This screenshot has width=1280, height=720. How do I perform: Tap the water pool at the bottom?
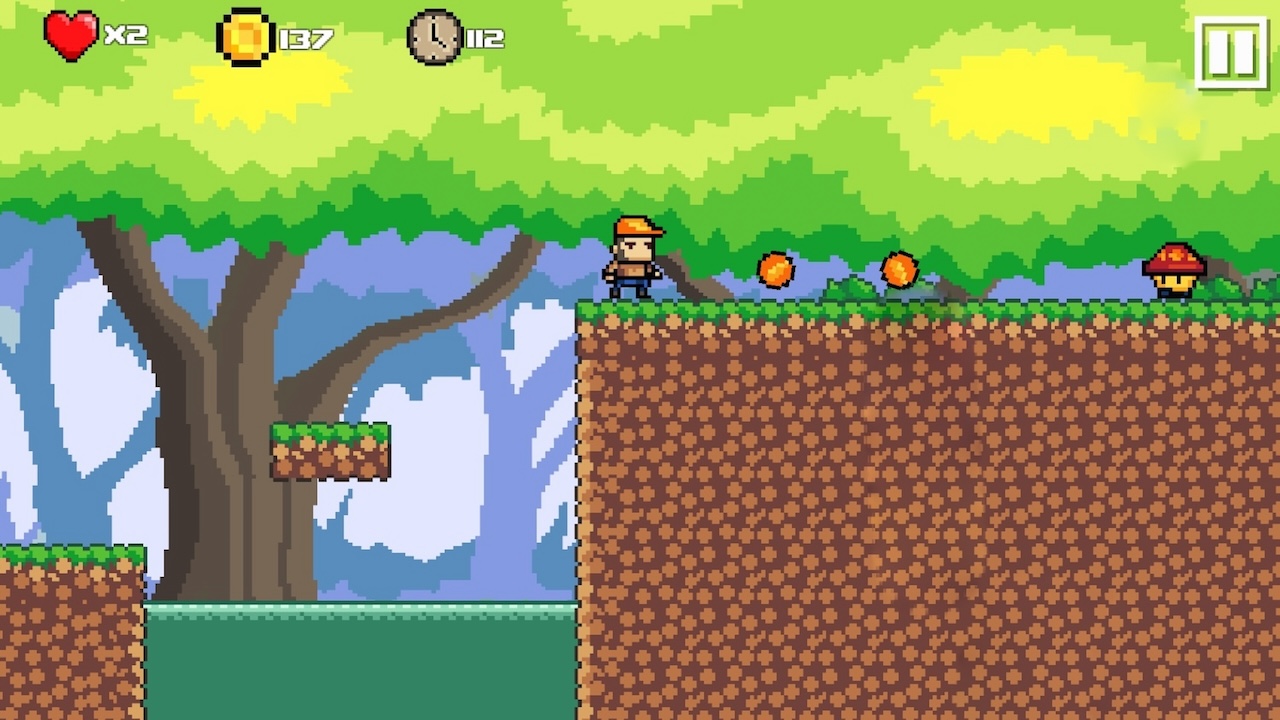(x=360, y=660)
